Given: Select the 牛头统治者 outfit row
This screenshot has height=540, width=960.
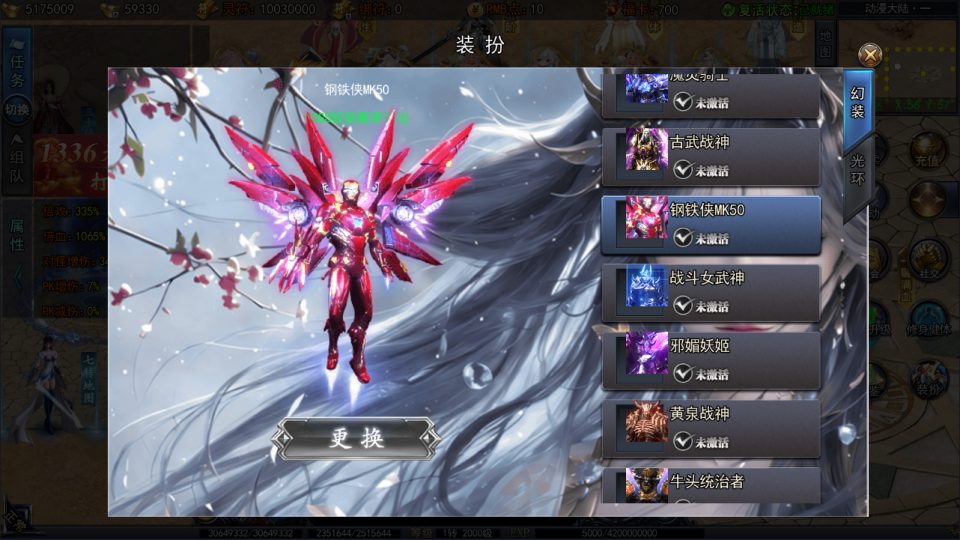Looking at the screenshot, I should (710, 485).
